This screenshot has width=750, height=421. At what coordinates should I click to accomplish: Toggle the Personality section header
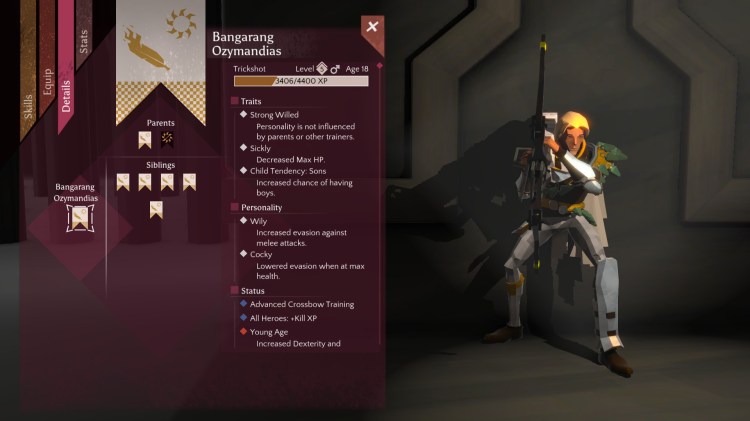pos(260,207)
